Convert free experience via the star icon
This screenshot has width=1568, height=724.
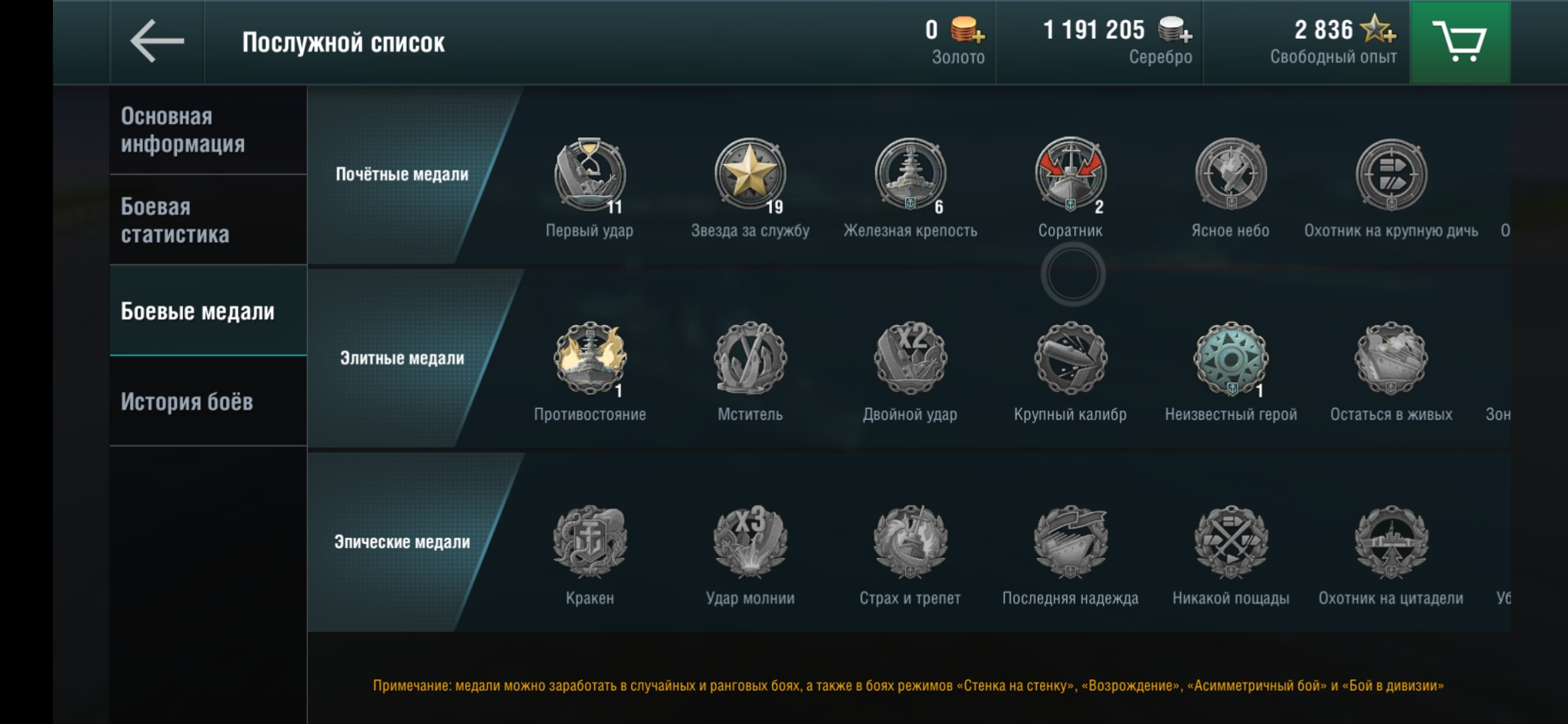pos(1379,29)
